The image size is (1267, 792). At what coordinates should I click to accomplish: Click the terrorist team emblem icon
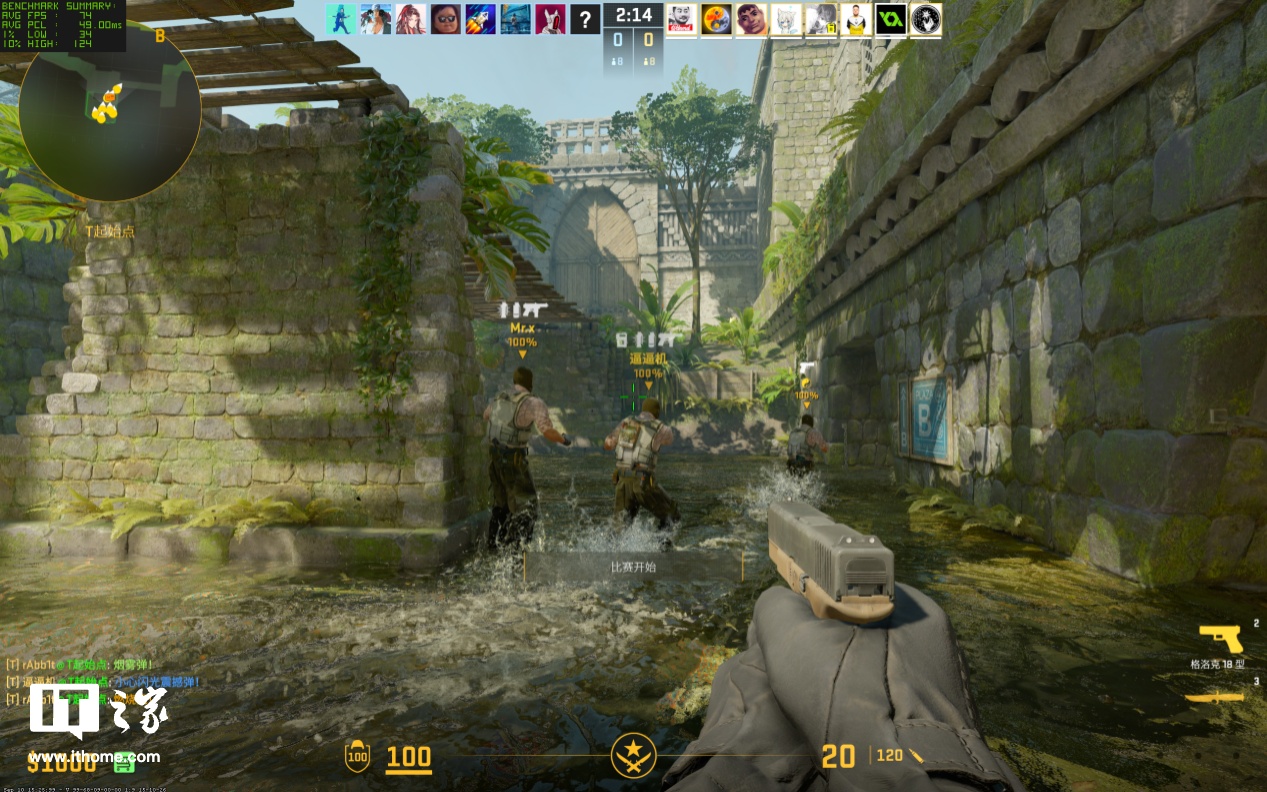tap(633, 756)
